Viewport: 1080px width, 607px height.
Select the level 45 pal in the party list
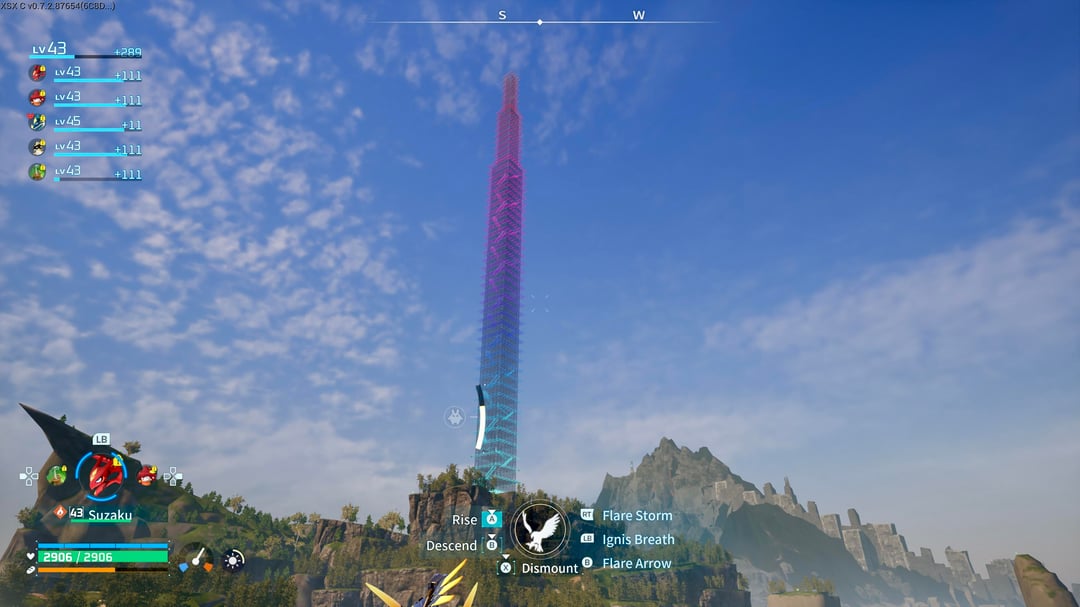point(38,122)
